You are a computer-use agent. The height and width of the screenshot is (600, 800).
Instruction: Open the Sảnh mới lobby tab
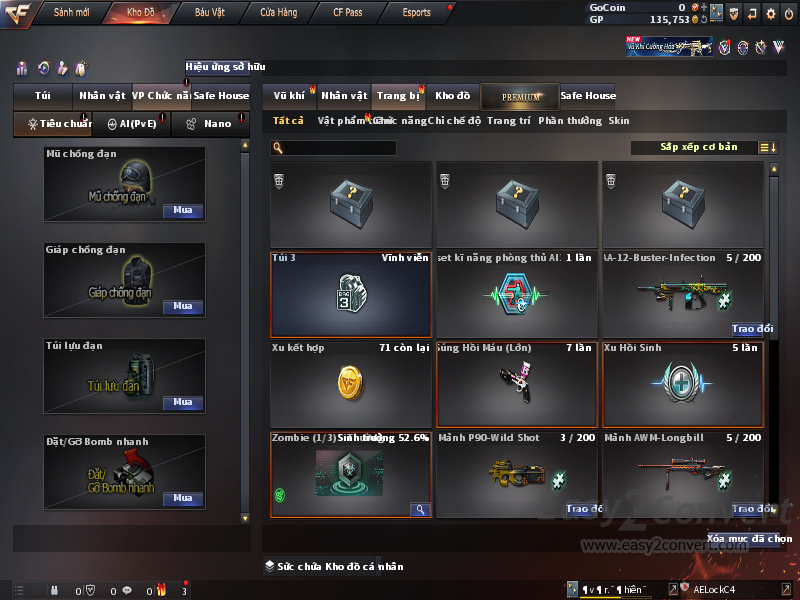[x=71, y=13]
